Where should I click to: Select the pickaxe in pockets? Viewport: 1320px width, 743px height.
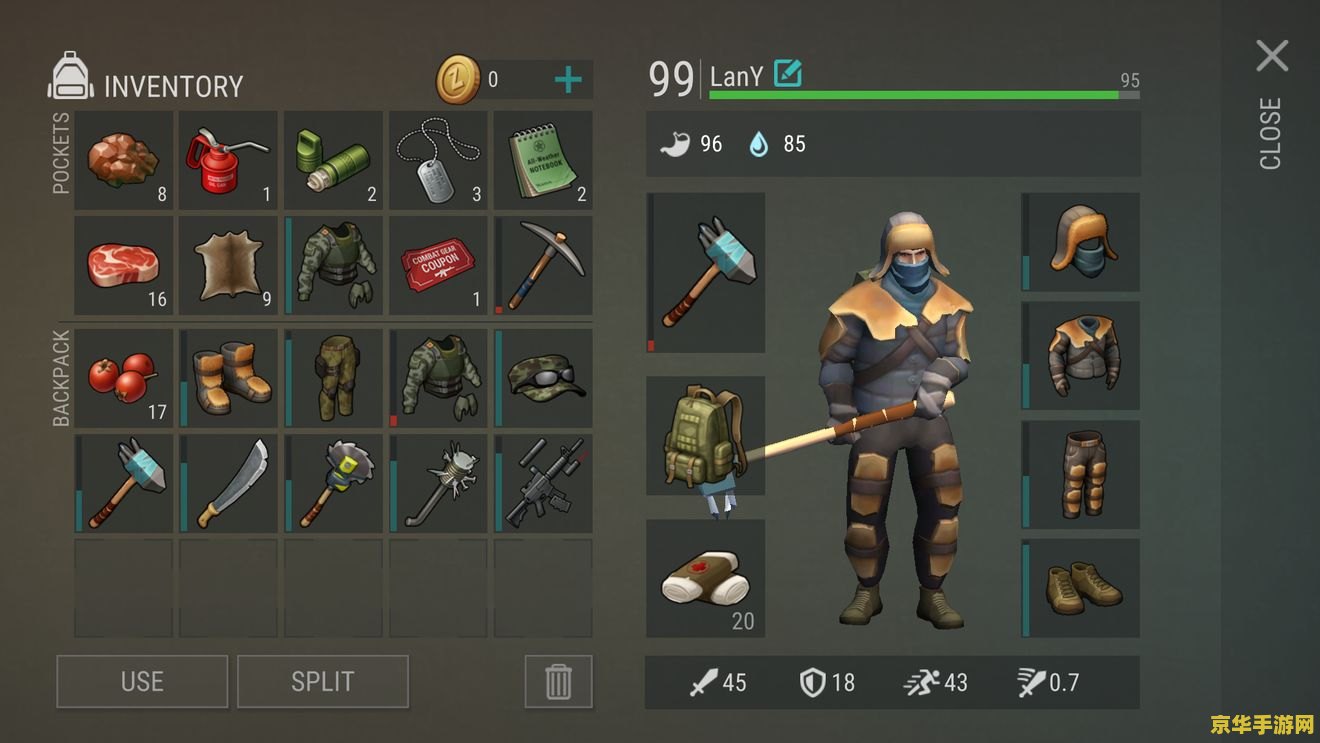point(543,266)
